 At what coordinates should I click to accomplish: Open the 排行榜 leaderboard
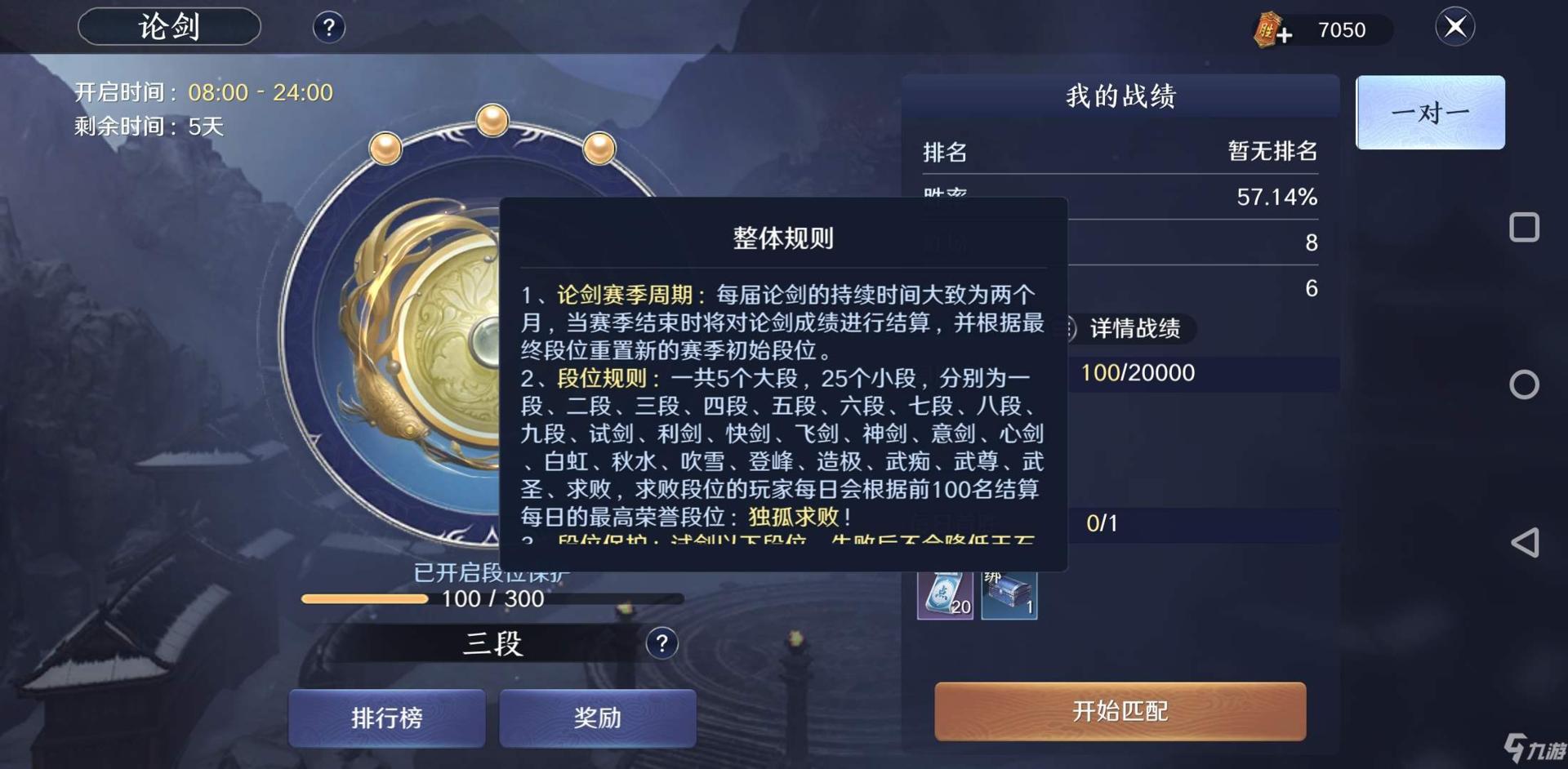pos(385,718)
